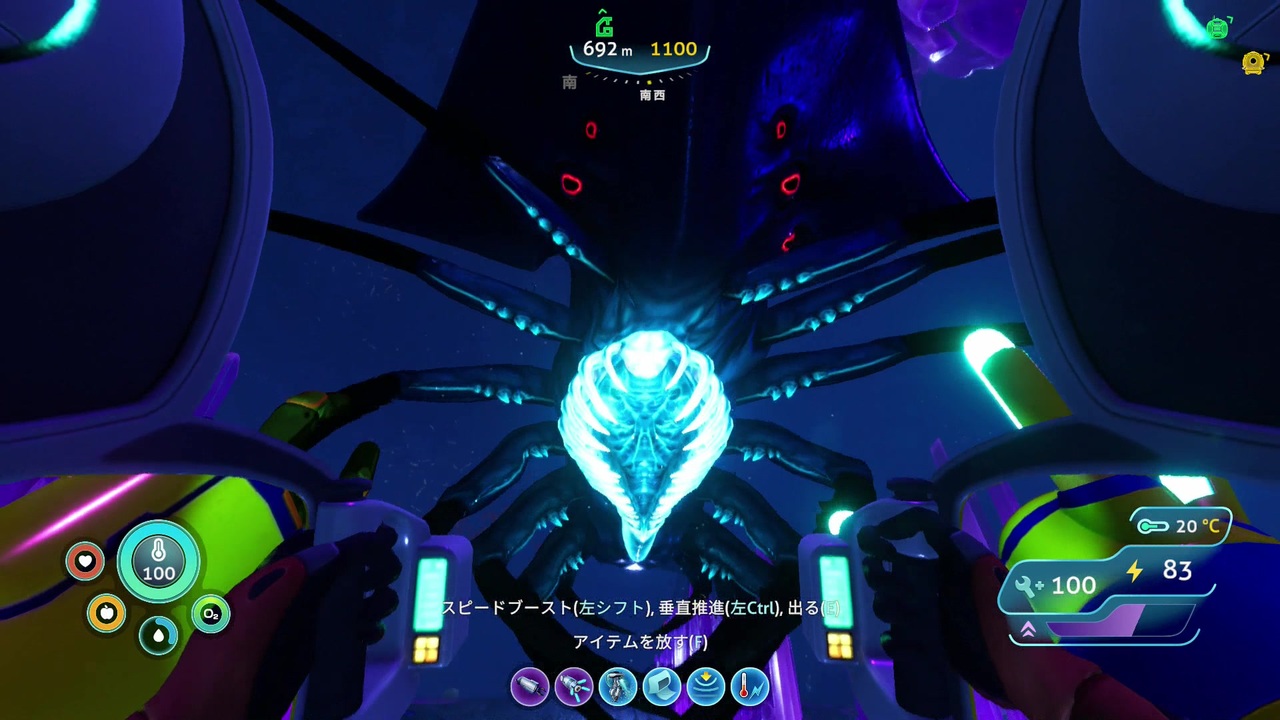Activate the perimeter defense quickslot module

pos(618,687)
